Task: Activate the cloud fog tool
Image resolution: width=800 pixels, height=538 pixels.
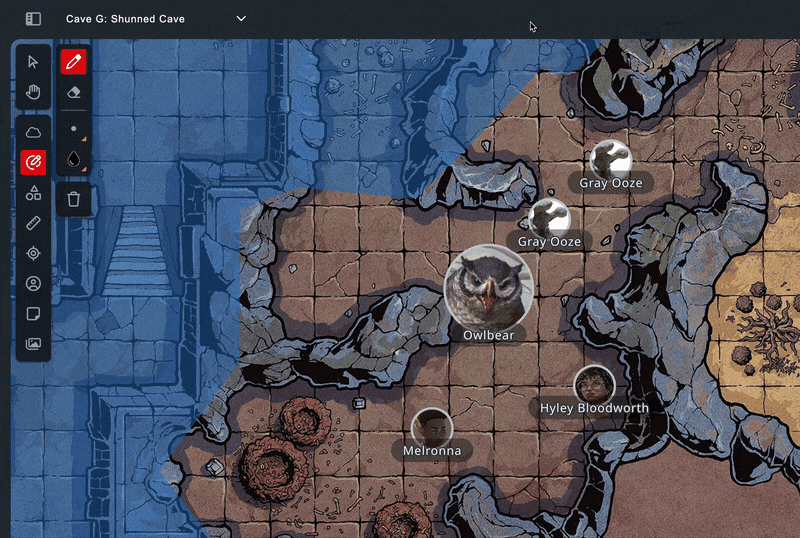Action: click(33, 132)
